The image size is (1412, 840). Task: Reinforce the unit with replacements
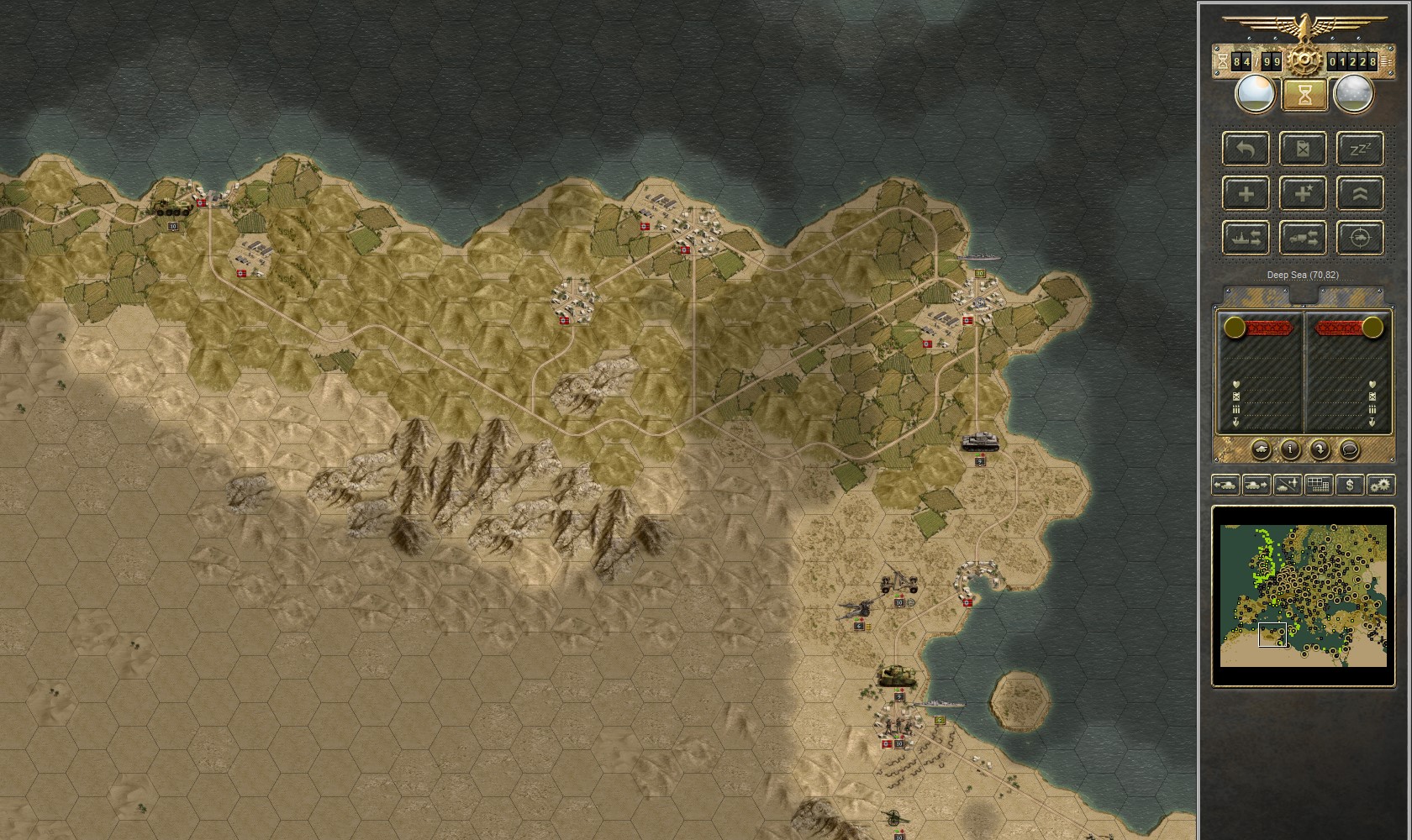click(x=1246, y=194)
